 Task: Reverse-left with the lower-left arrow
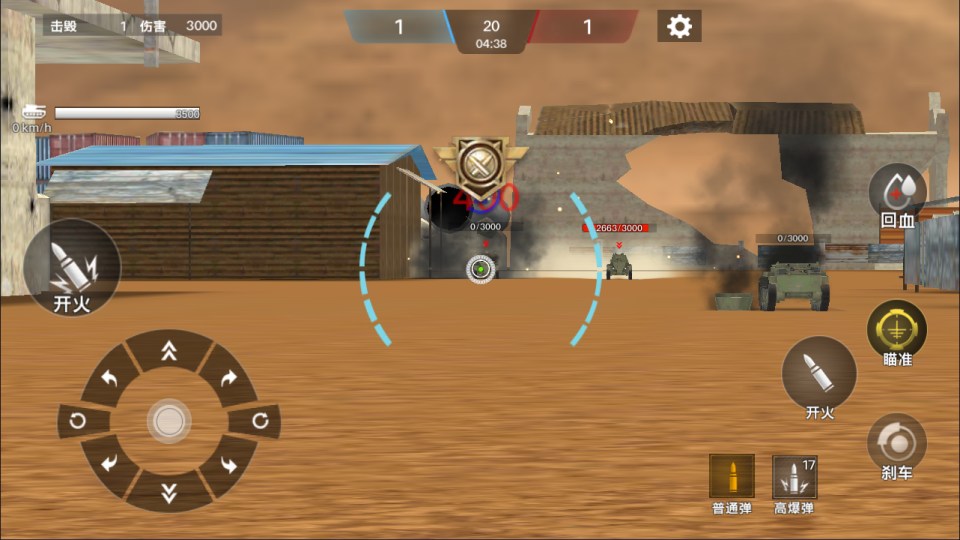tap(109, 463)
